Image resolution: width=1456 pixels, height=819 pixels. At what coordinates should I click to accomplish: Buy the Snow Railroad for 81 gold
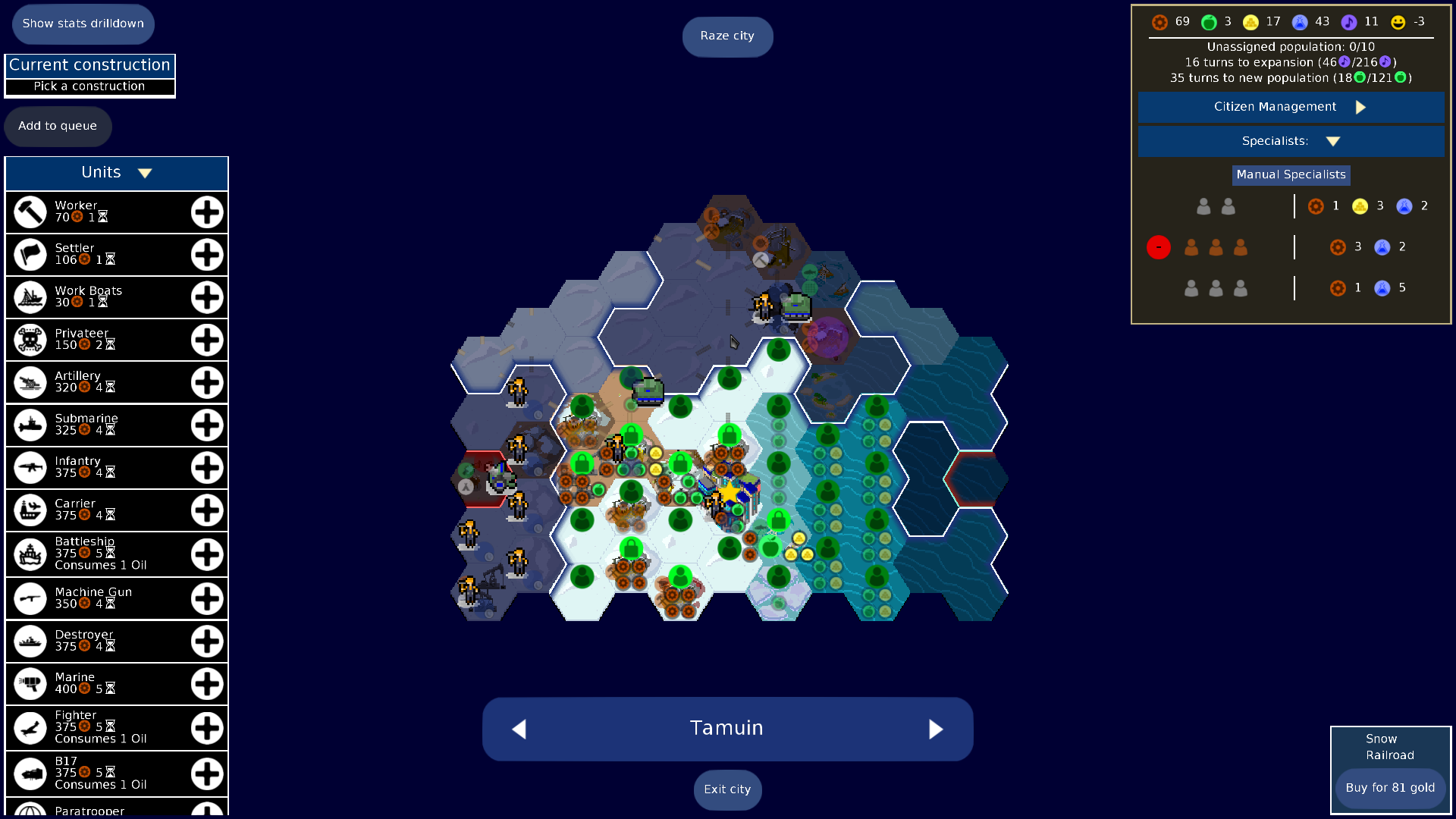click(1390, 787)
